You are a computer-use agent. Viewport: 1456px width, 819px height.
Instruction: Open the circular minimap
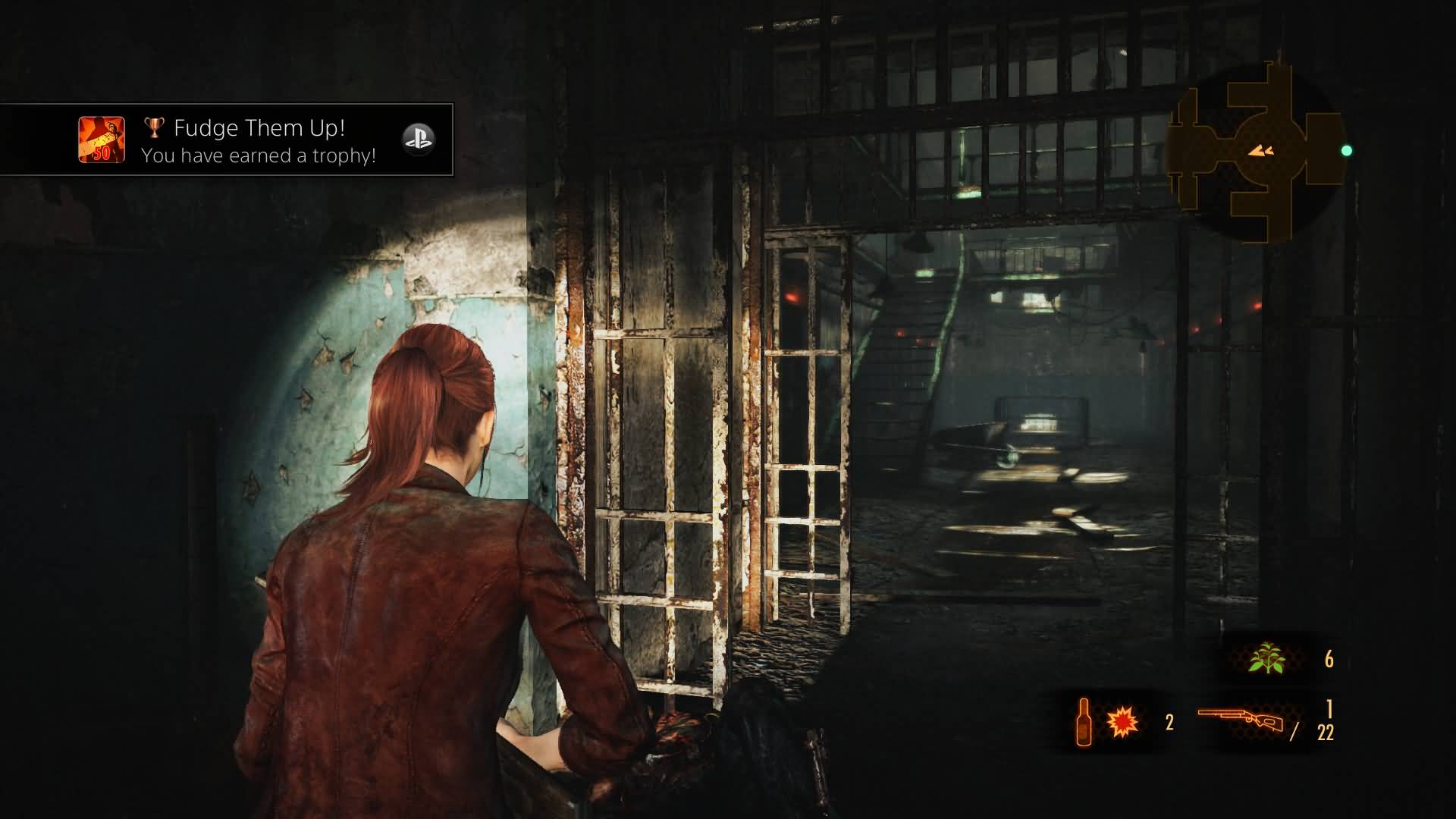tap(1257, 152)
